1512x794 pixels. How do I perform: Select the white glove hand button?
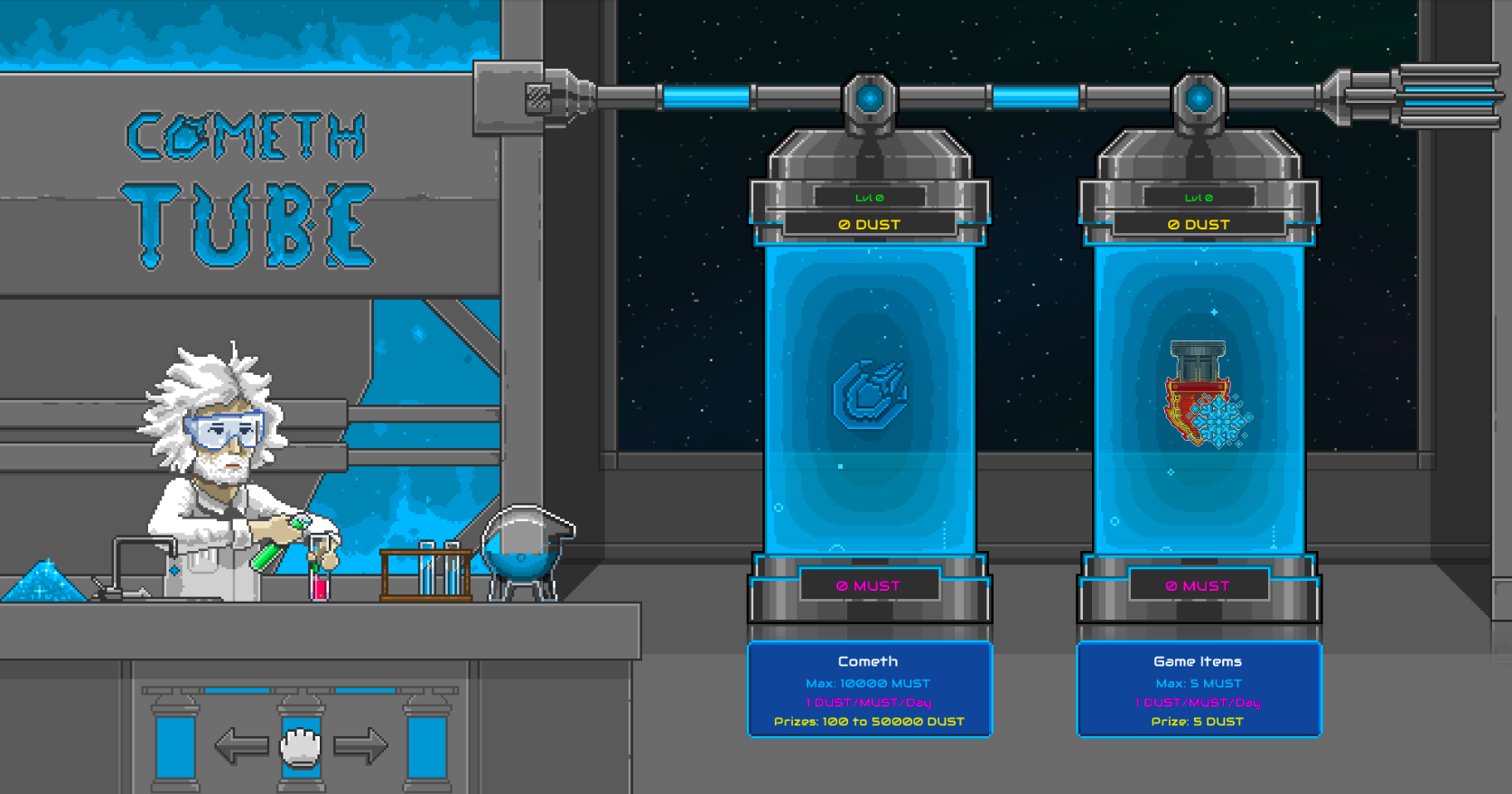pyautogui.click(x=301, y=747)
